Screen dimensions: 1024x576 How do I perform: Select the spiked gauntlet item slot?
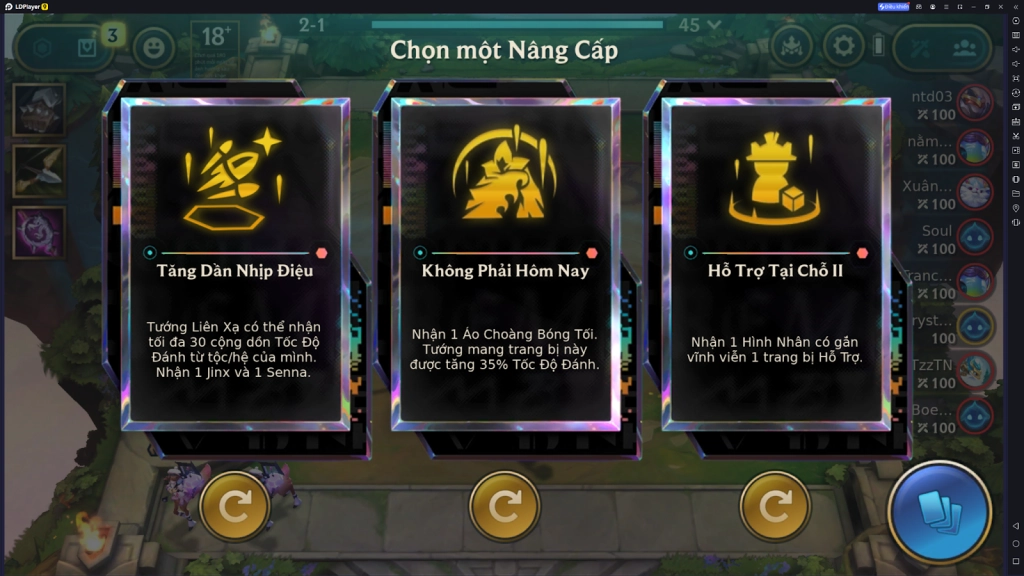click(39, 110)
